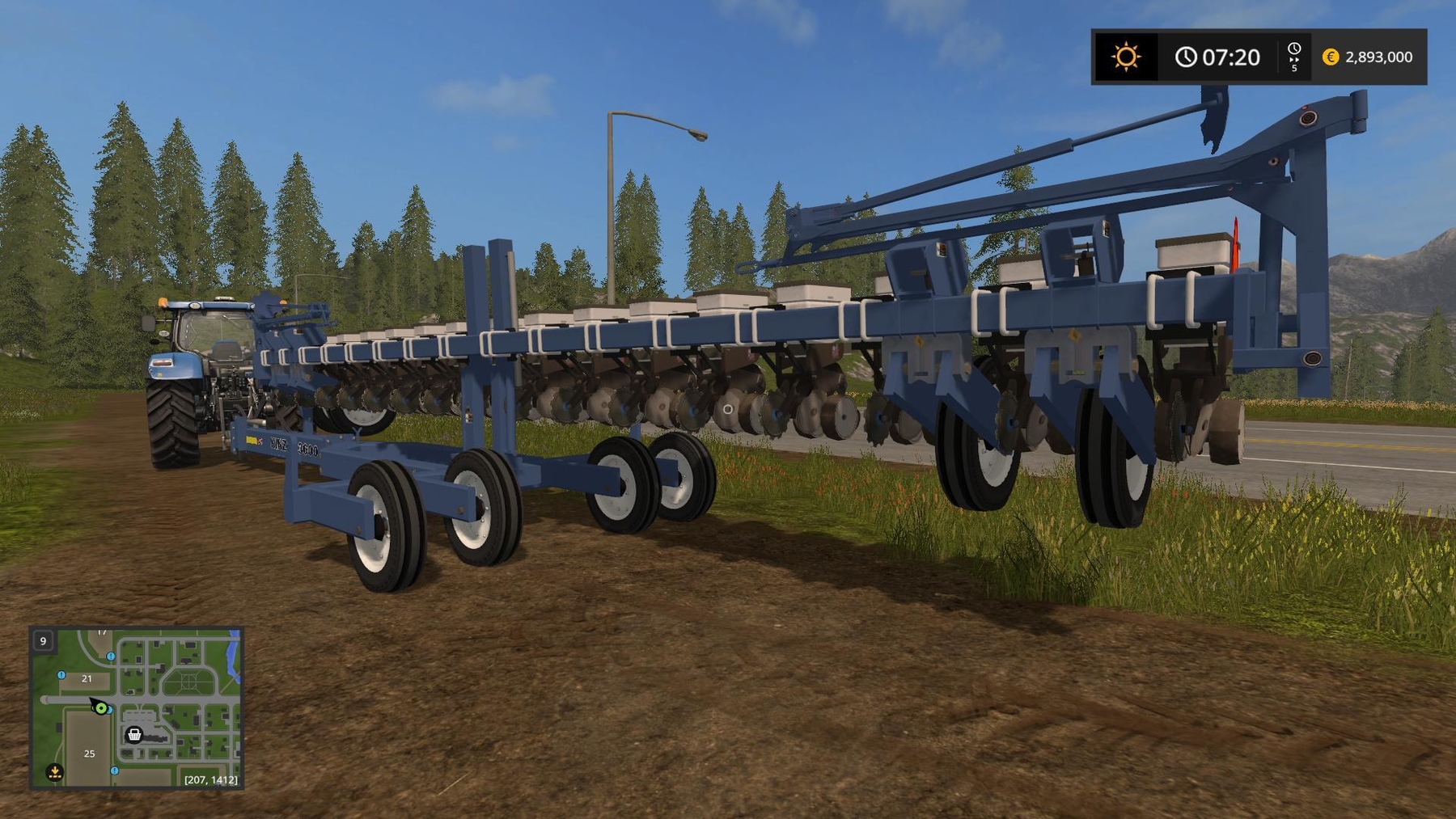Toggle the blue tip marker at the minimap top
The height and width of the screenshot is (819, 1456).
click(110, 656)
